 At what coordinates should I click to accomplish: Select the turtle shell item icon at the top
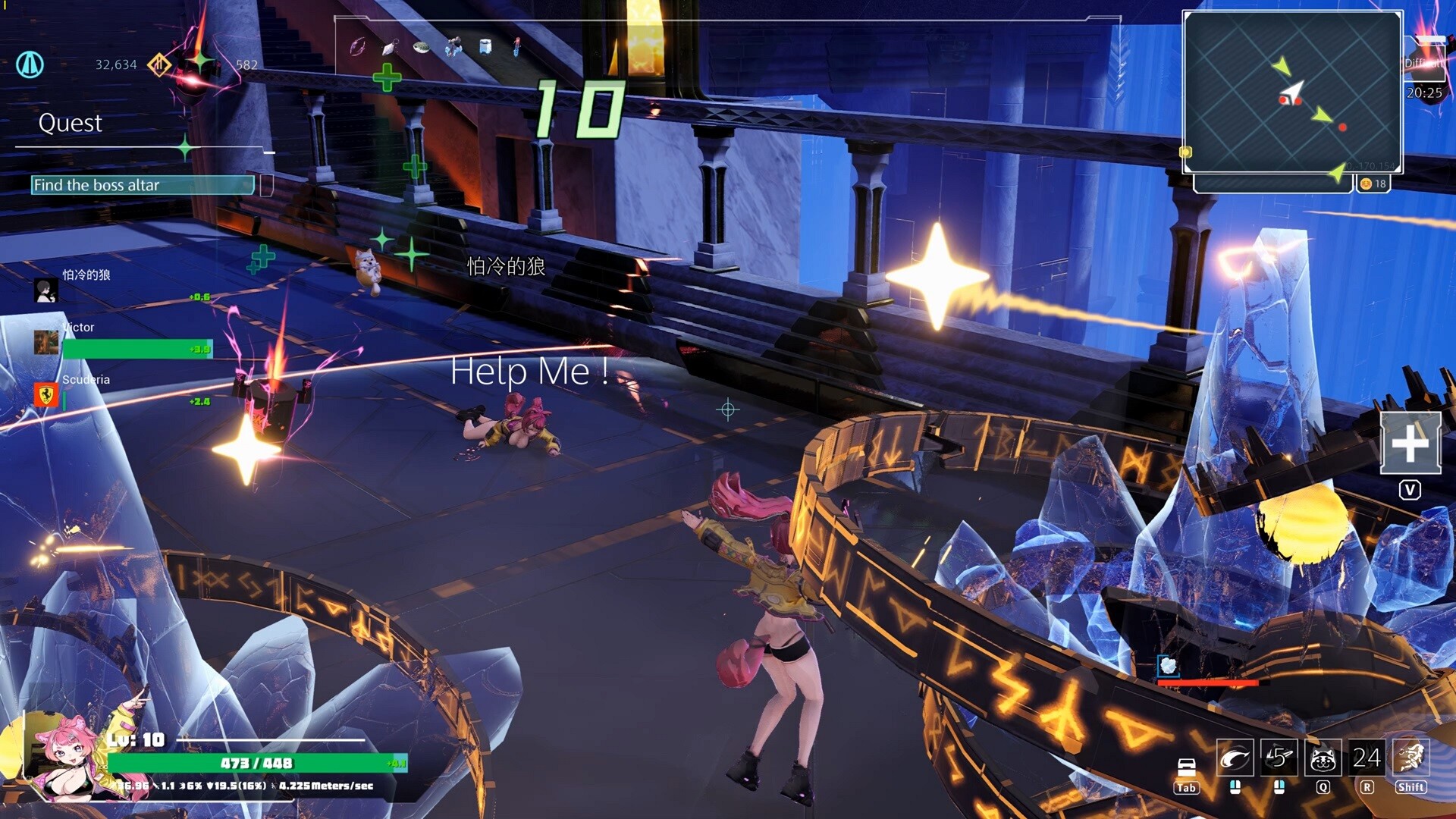pyautogui.click(x=421, y=48)
